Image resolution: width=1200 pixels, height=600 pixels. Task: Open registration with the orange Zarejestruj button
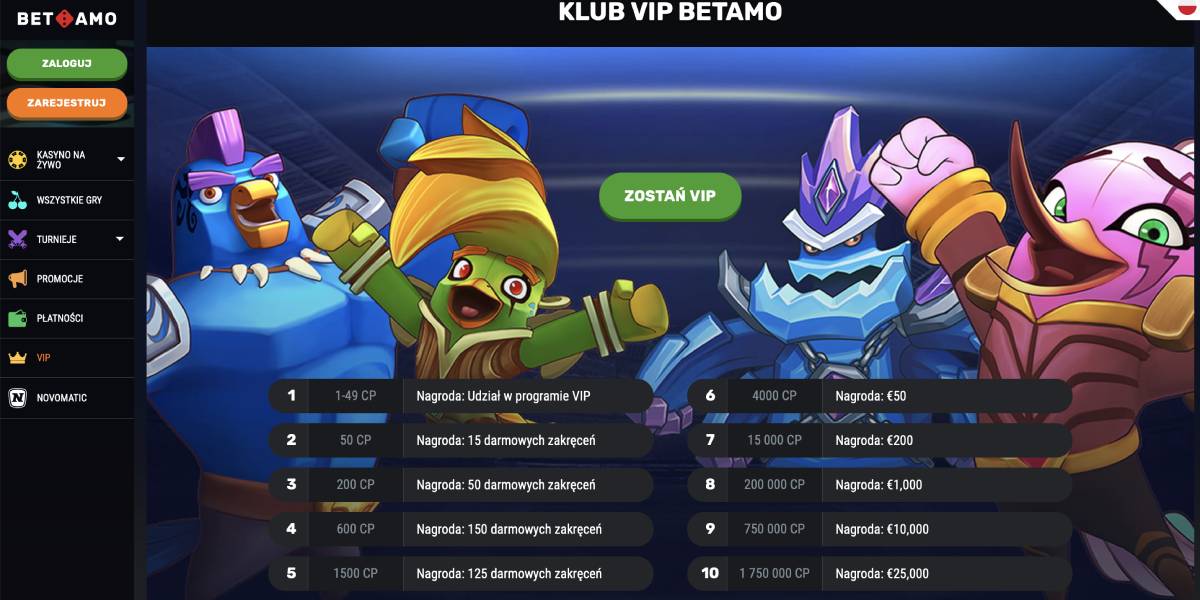[x=67, y=102]
